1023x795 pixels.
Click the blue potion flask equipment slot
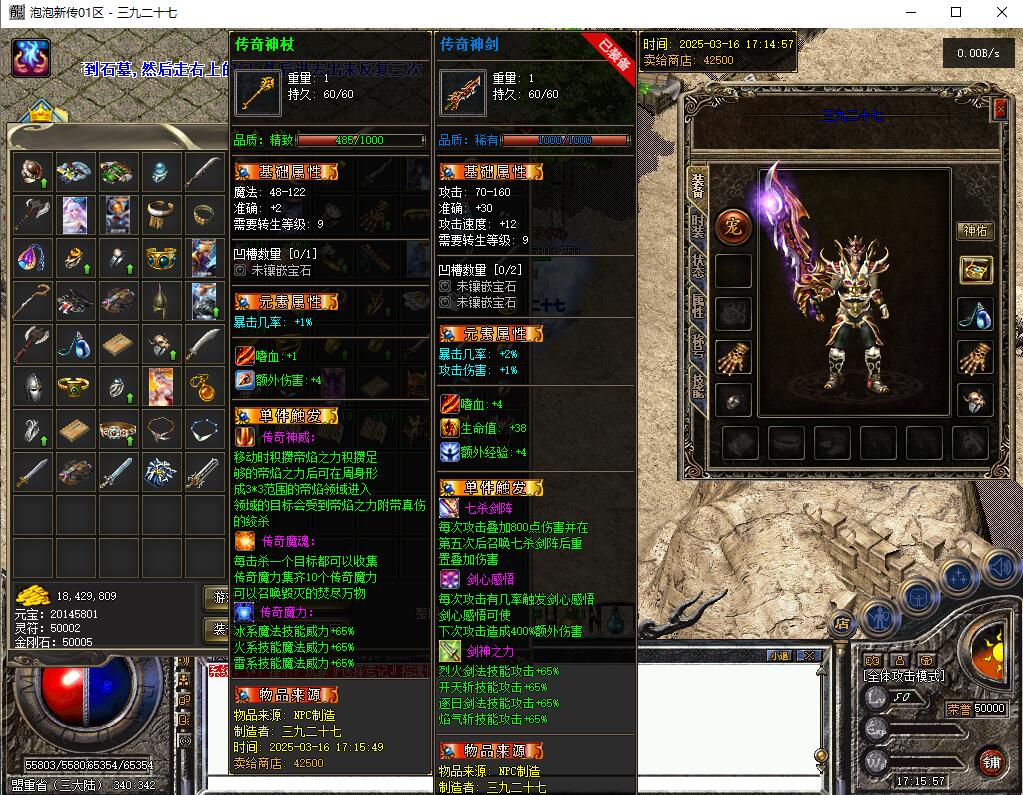click(x=975, y=314)
